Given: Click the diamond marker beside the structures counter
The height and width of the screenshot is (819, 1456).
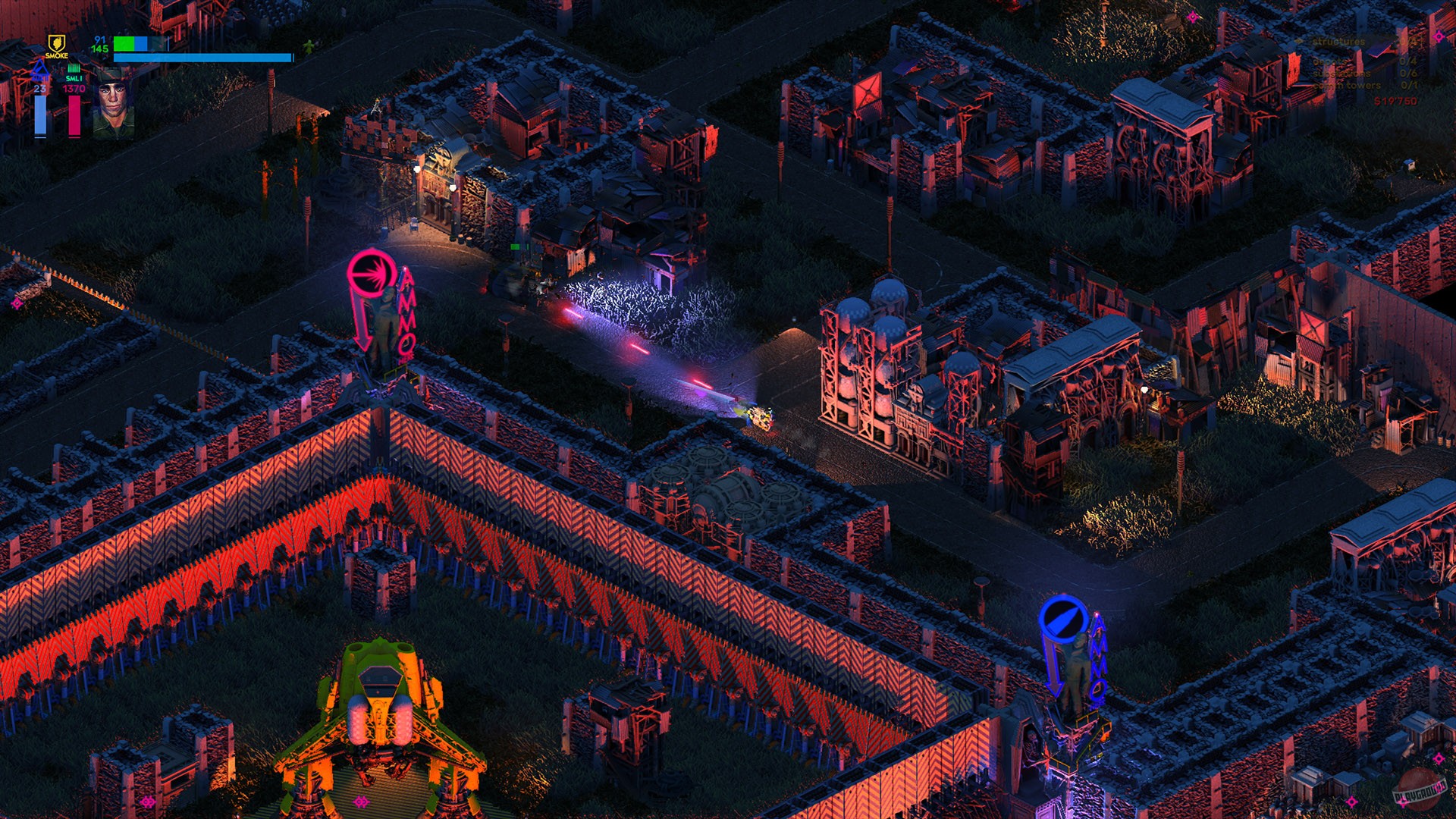Looking at the screenshot, I should click(1299, 40).
